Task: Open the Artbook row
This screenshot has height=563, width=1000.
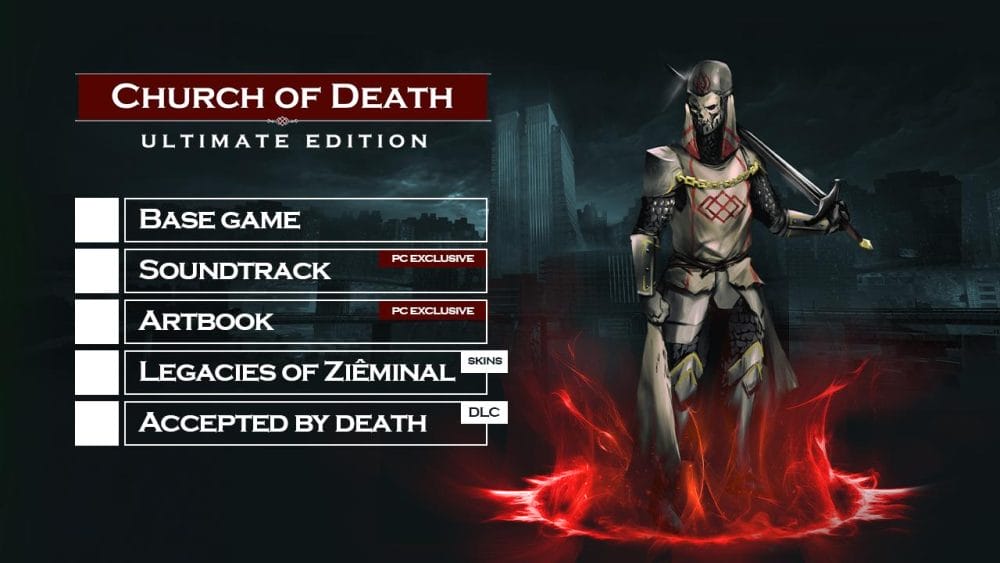Action: point(305,322)
